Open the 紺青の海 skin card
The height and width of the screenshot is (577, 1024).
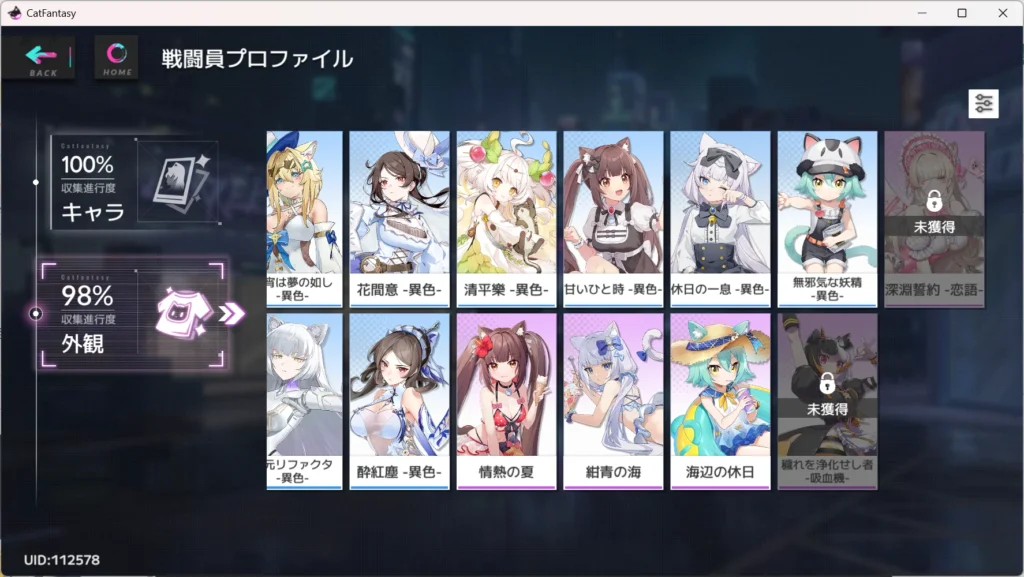(x=613, y=400)
